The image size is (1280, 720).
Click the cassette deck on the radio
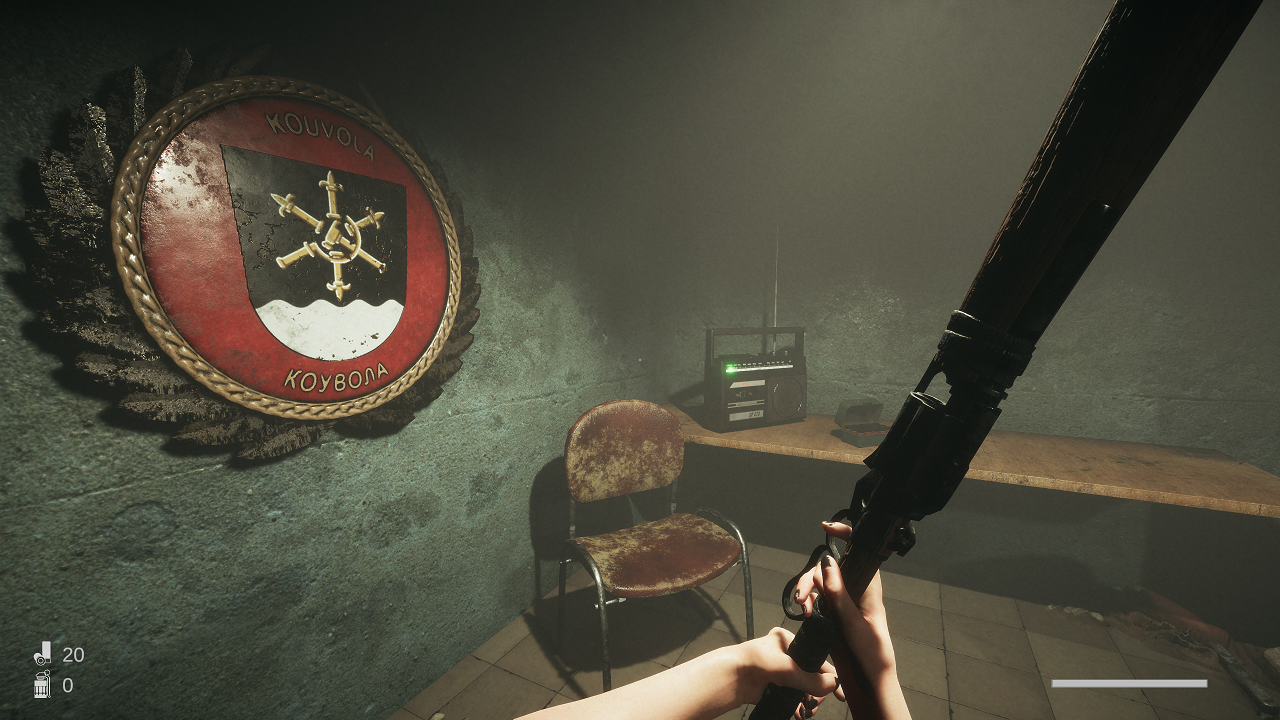743,394
